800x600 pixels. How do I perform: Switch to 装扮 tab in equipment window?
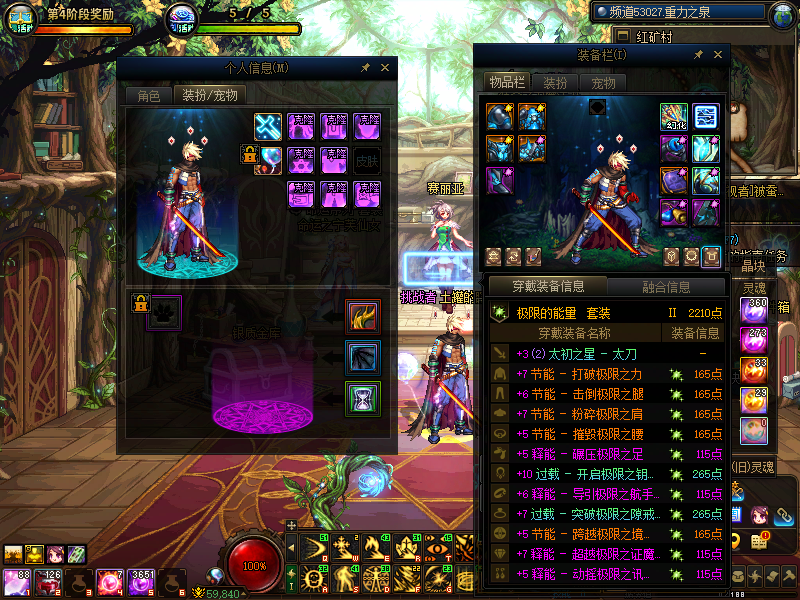tap(555, 82)
